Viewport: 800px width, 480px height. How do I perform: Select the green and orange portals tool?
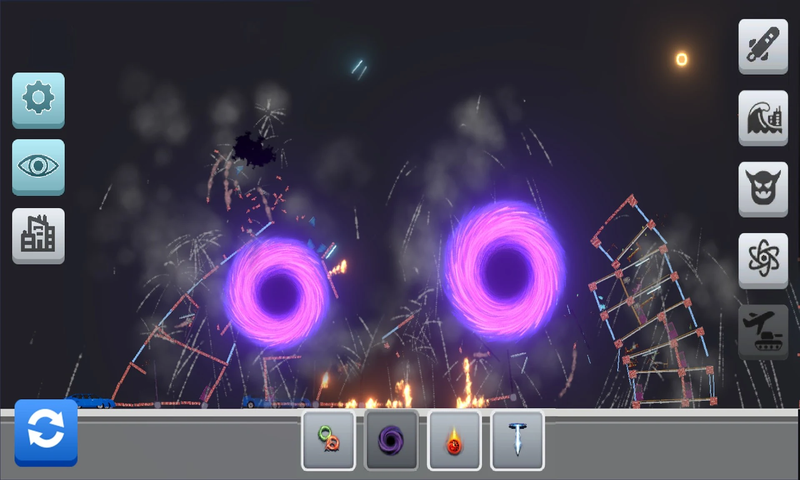tap(328, 440)
